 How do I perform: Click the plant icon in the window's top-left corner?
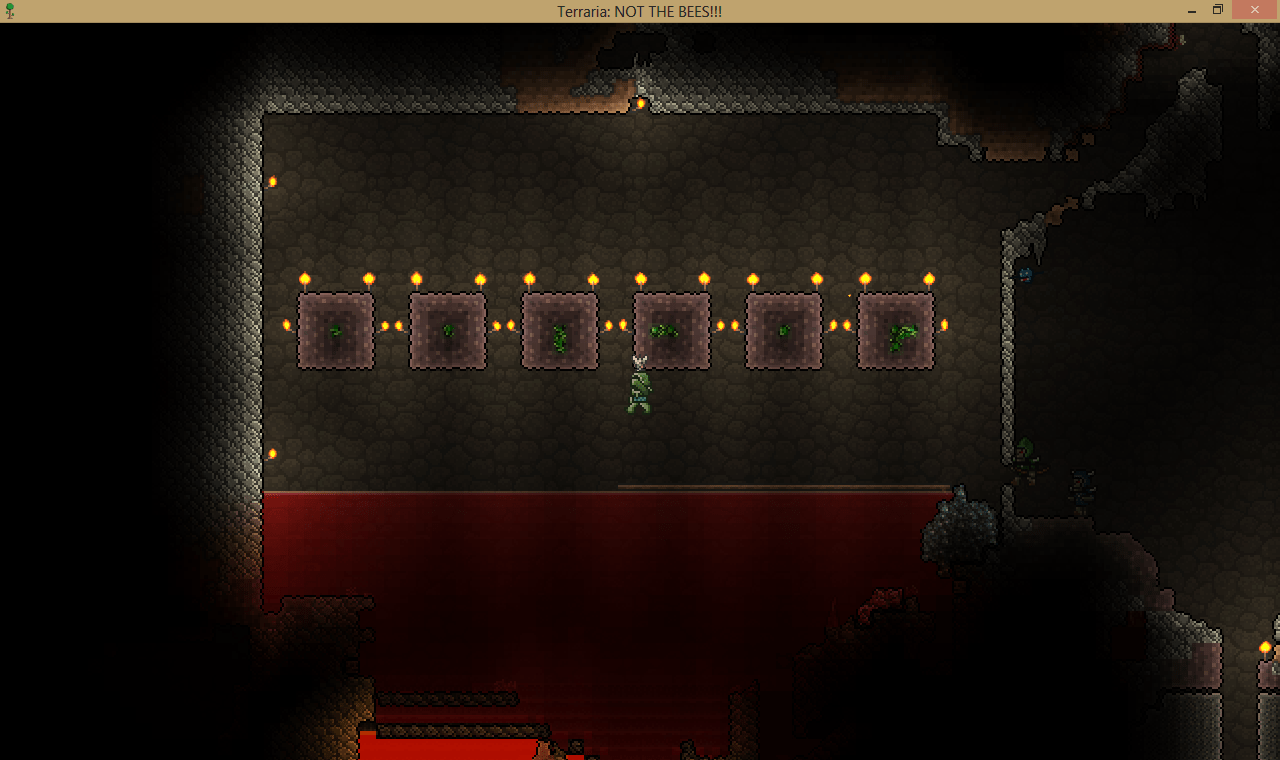tap(11, 11)
